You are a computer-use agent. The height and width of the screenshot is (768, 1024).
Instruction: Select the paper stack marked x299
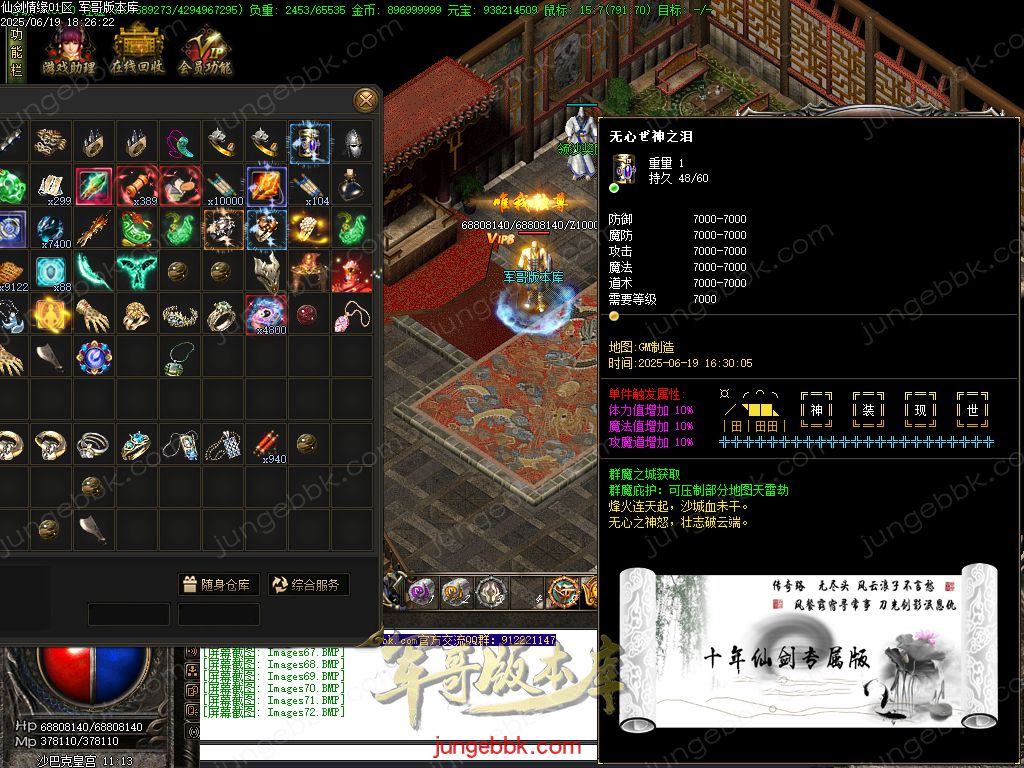(x=52, y=186)
